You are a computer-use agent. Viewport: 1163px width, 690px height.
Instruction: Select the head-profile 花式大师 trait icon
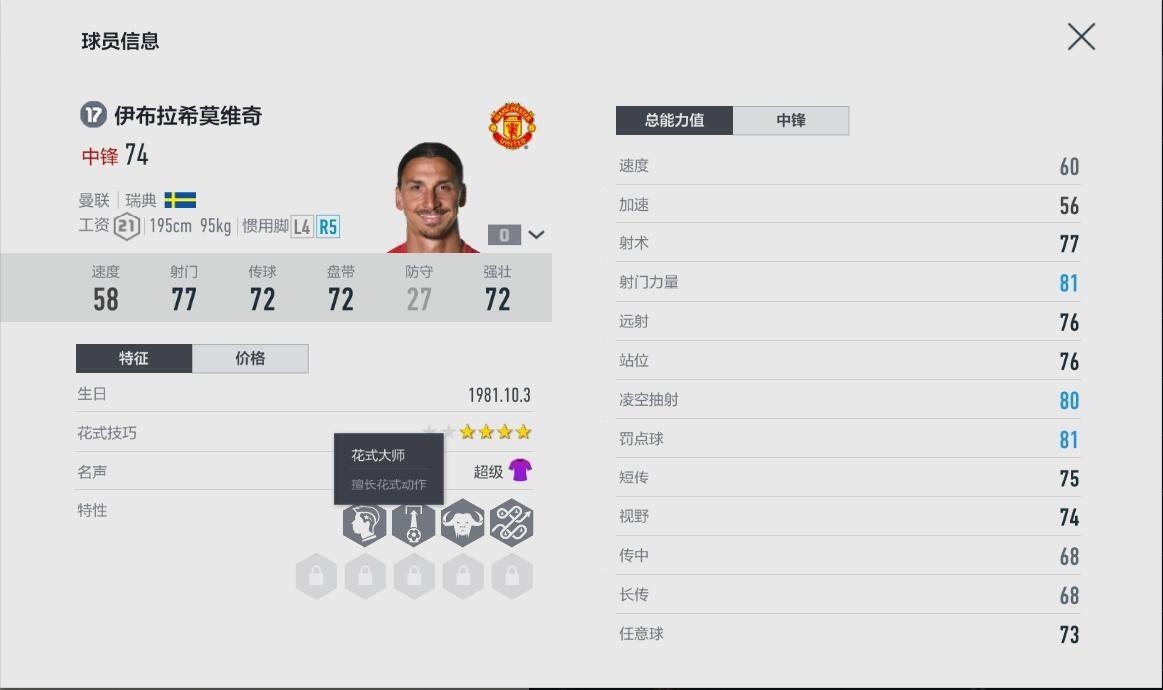pos(364,523)
